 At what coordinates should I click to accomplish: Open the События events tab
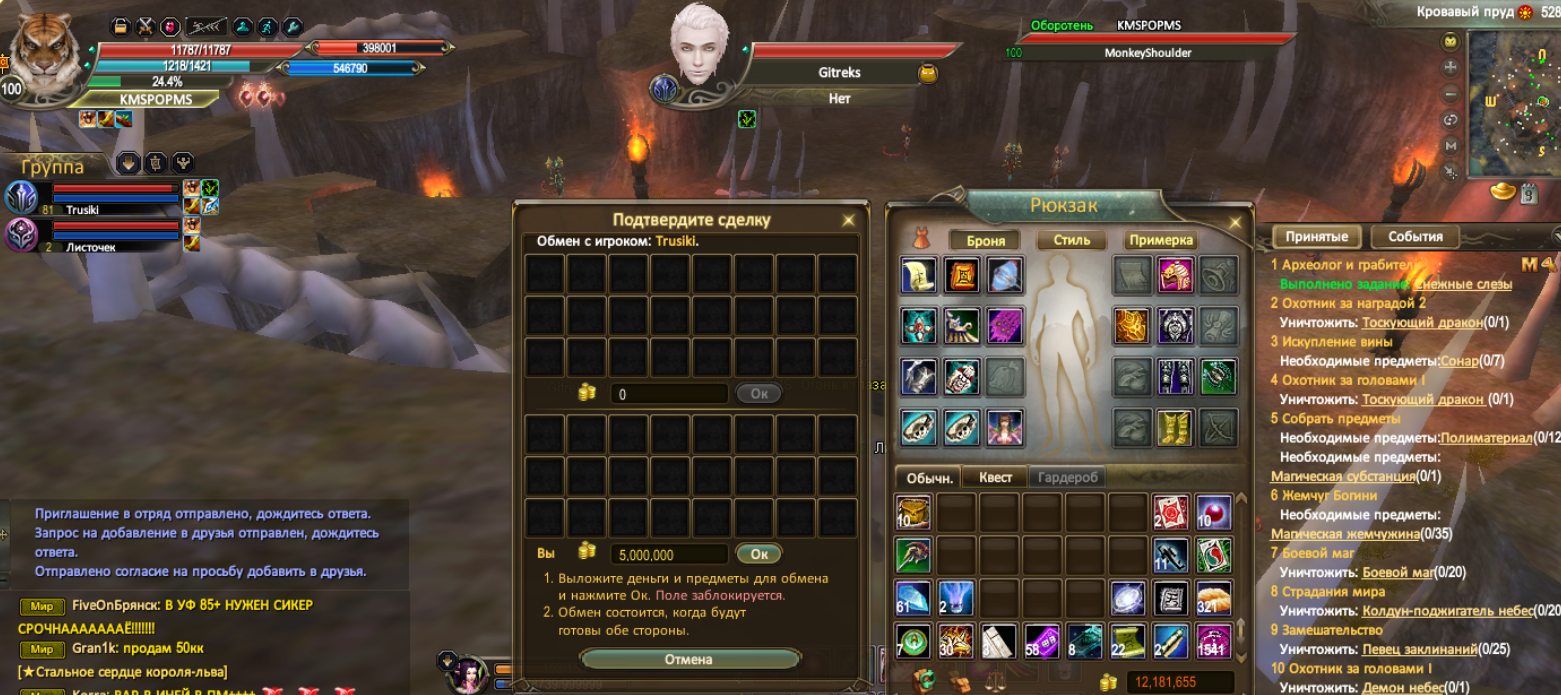1415,237
